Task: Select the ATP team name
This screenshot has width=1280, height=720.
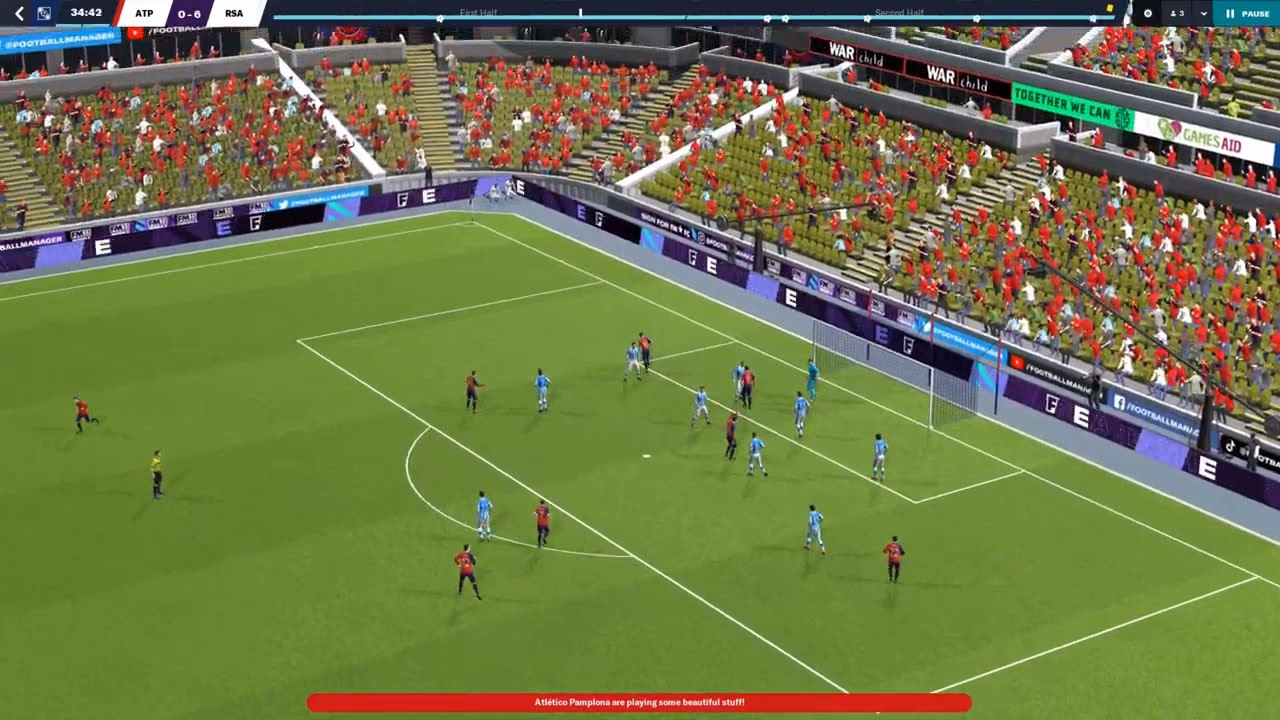Action: point(144,13)
